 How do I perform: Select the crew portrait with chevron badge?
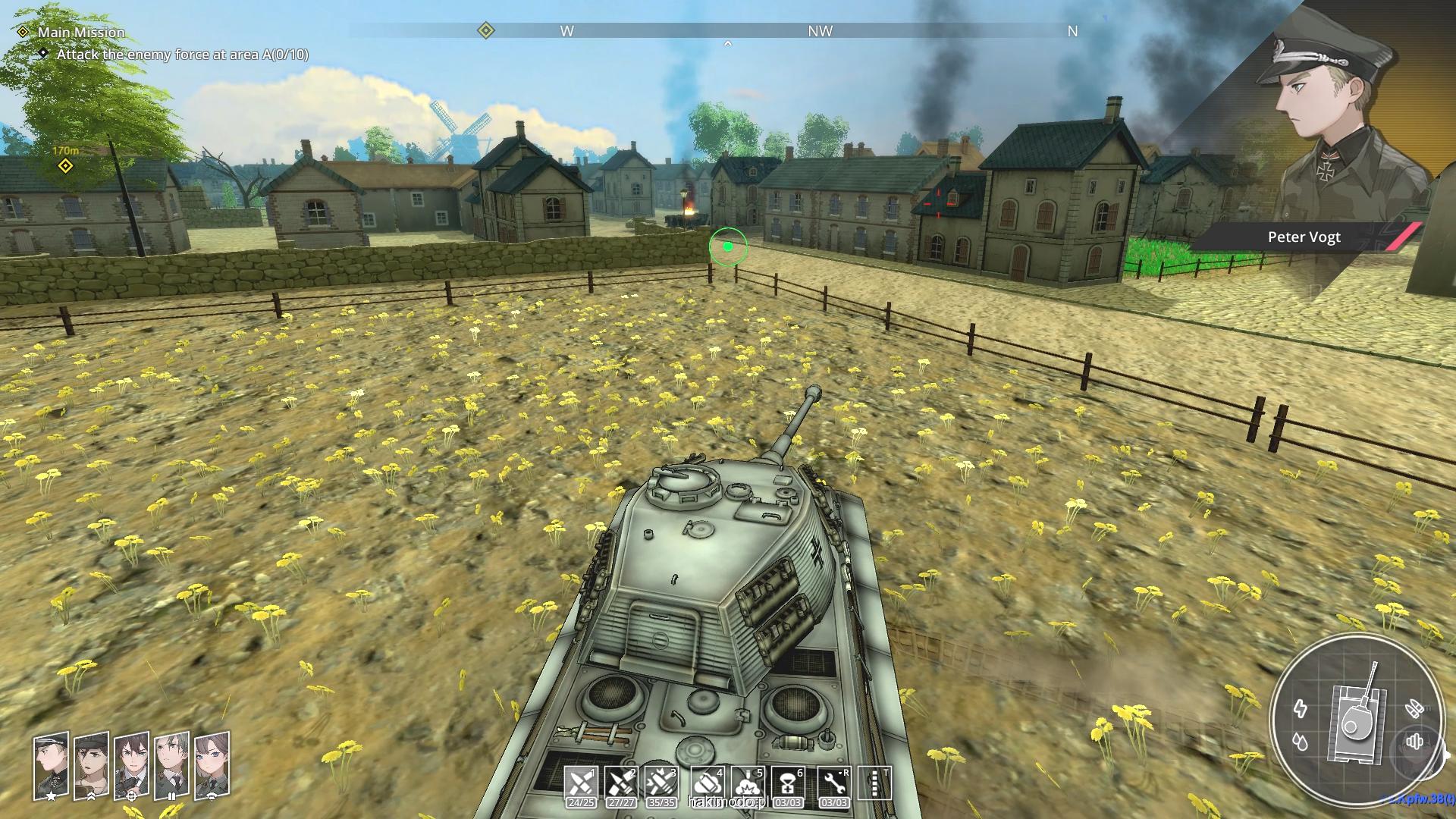91,766
